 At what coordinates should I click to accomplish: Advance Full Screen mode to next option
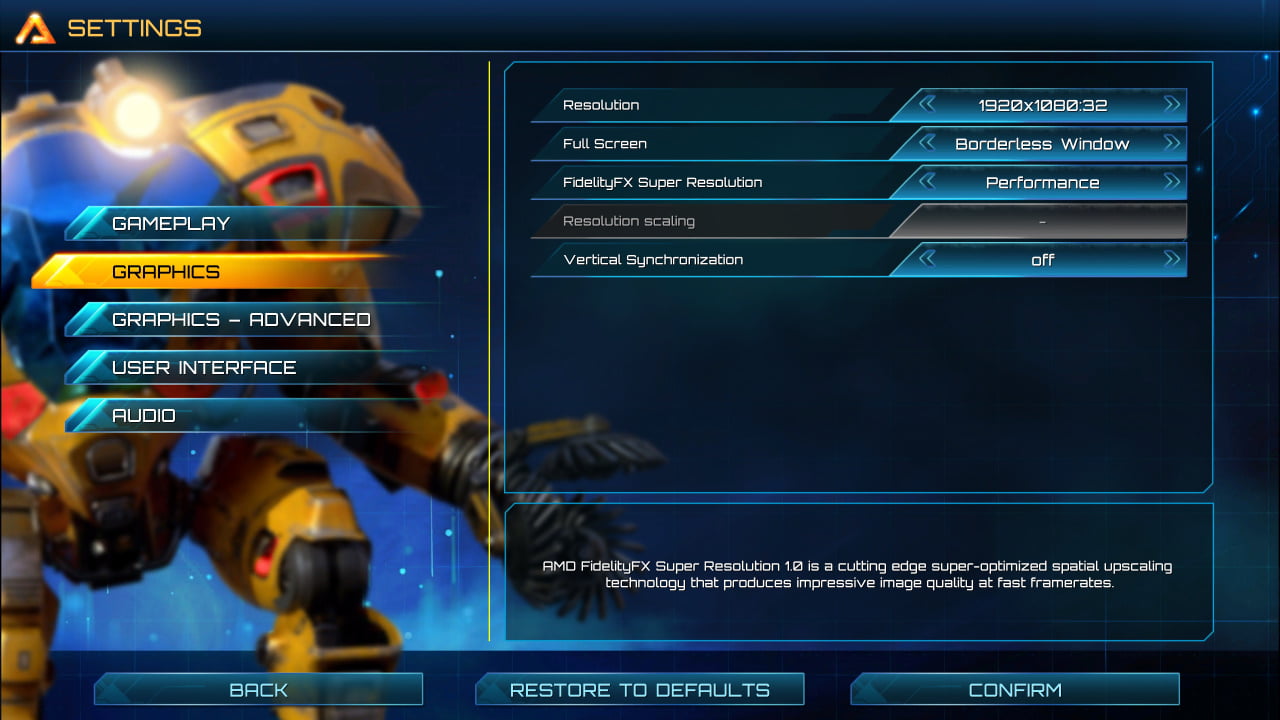[1172, 143]
